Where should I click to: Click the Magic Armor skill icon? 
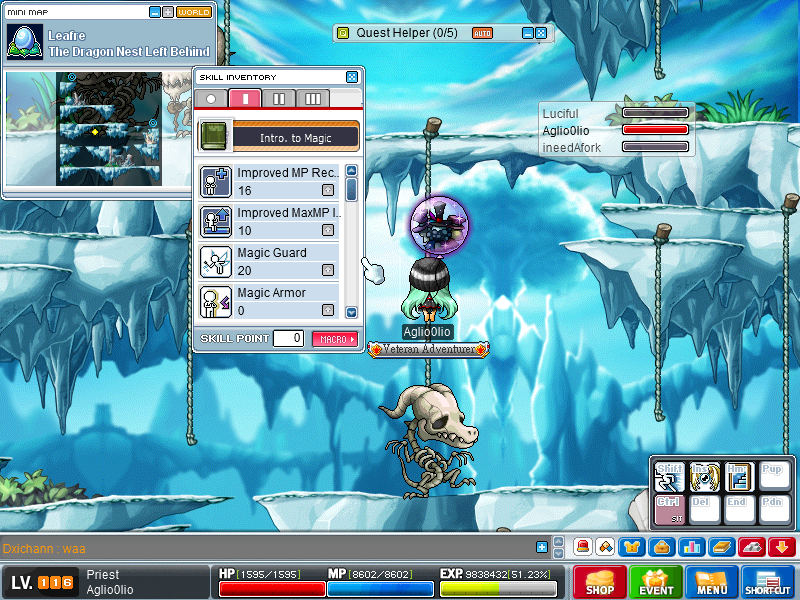[x=216, y=301]
